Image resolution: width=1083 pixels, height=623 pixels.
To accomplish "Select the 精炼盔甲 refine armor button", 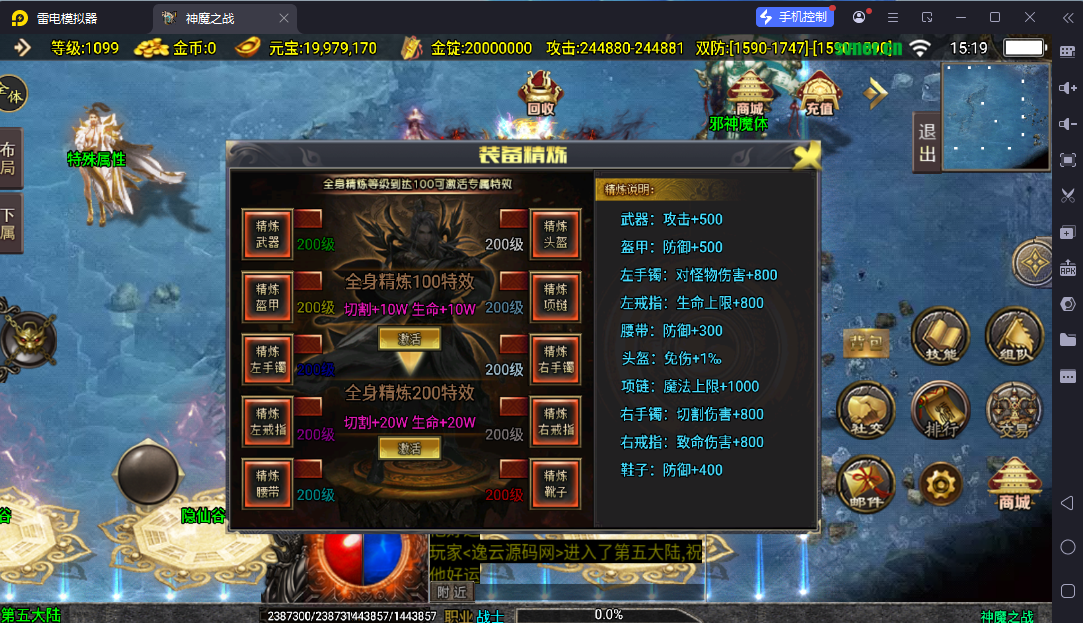I will [x=267, y=297].
